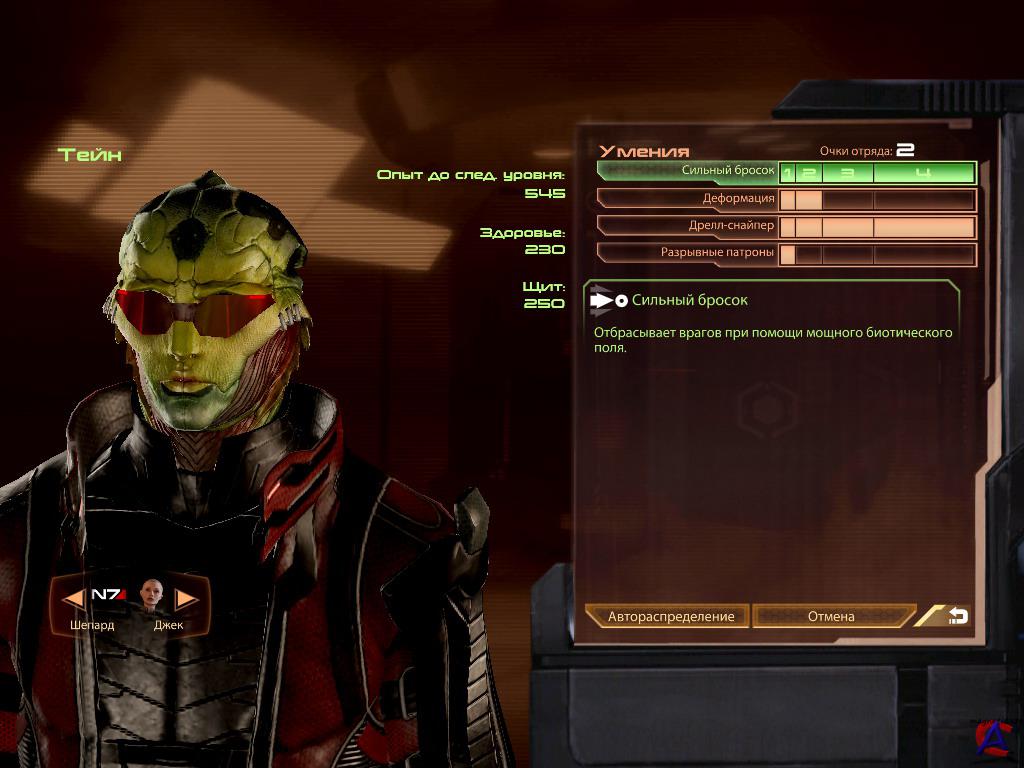
Task: Choose the Дрелл-снайпер skill row
Action: coord(688,226)
